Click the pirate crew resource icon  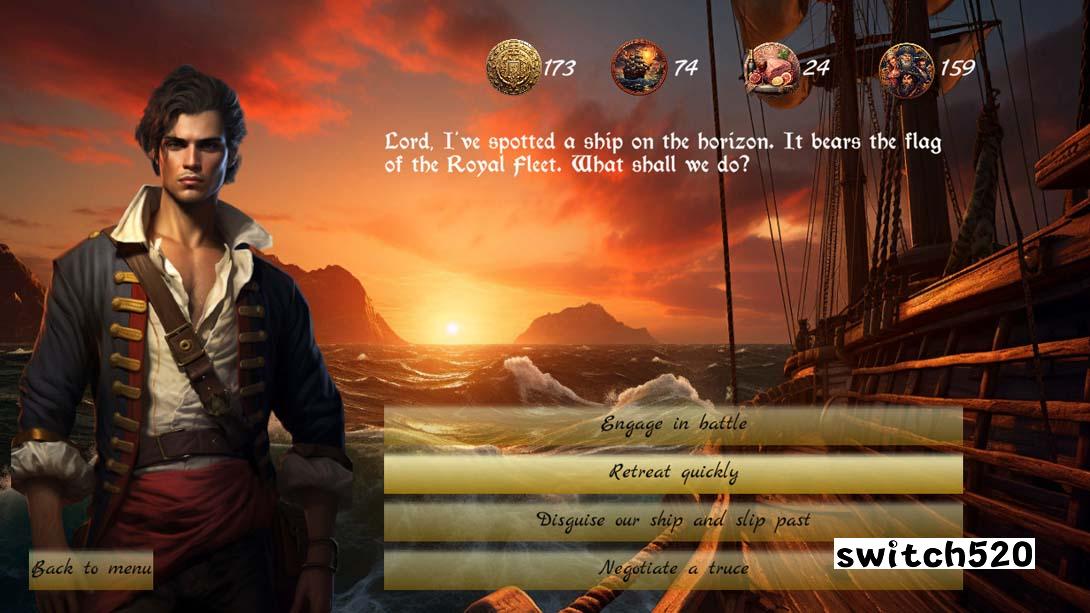coord(906,67)
